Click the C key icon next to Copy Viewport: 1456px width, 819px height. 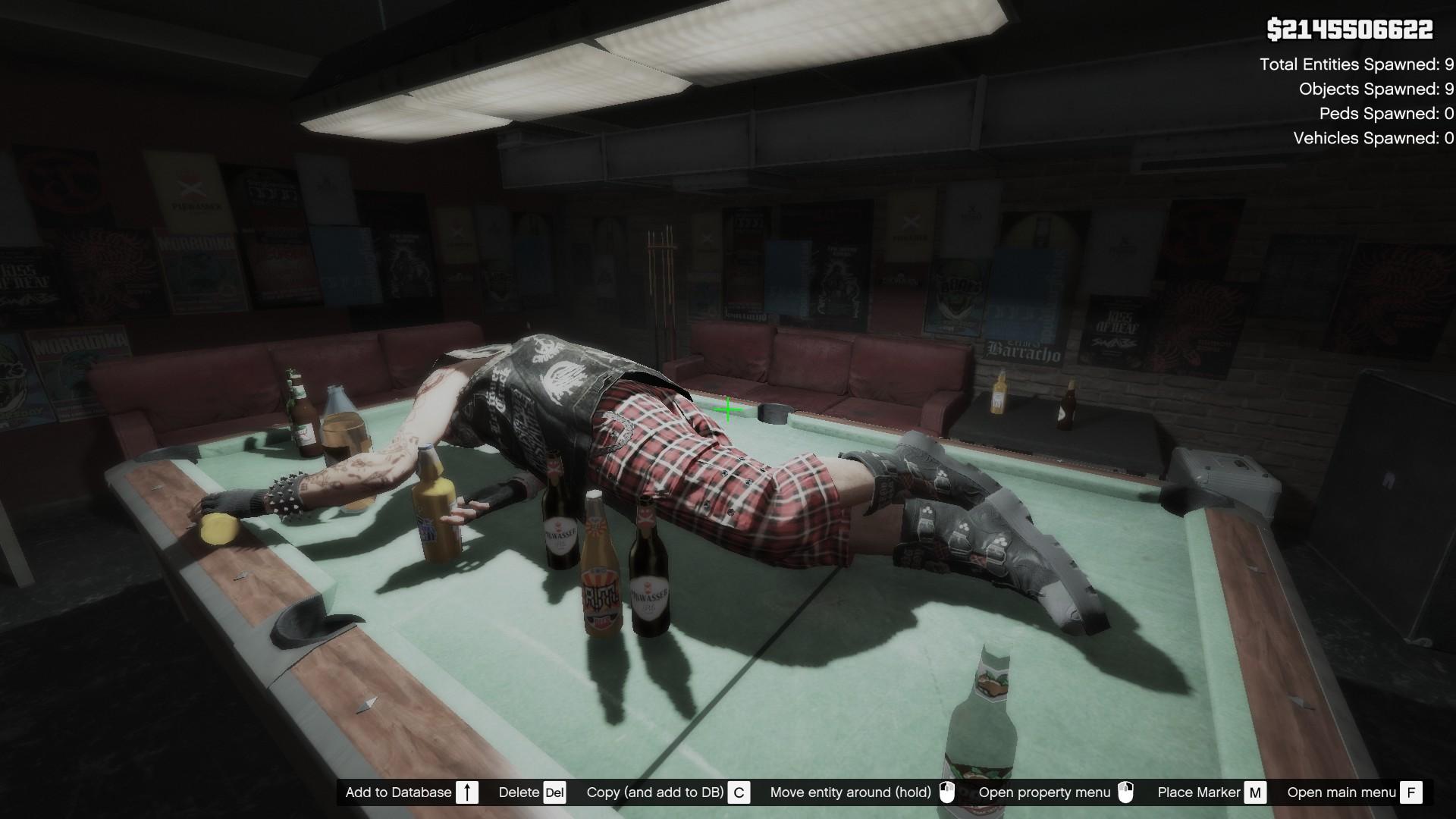tap(739, 792)
